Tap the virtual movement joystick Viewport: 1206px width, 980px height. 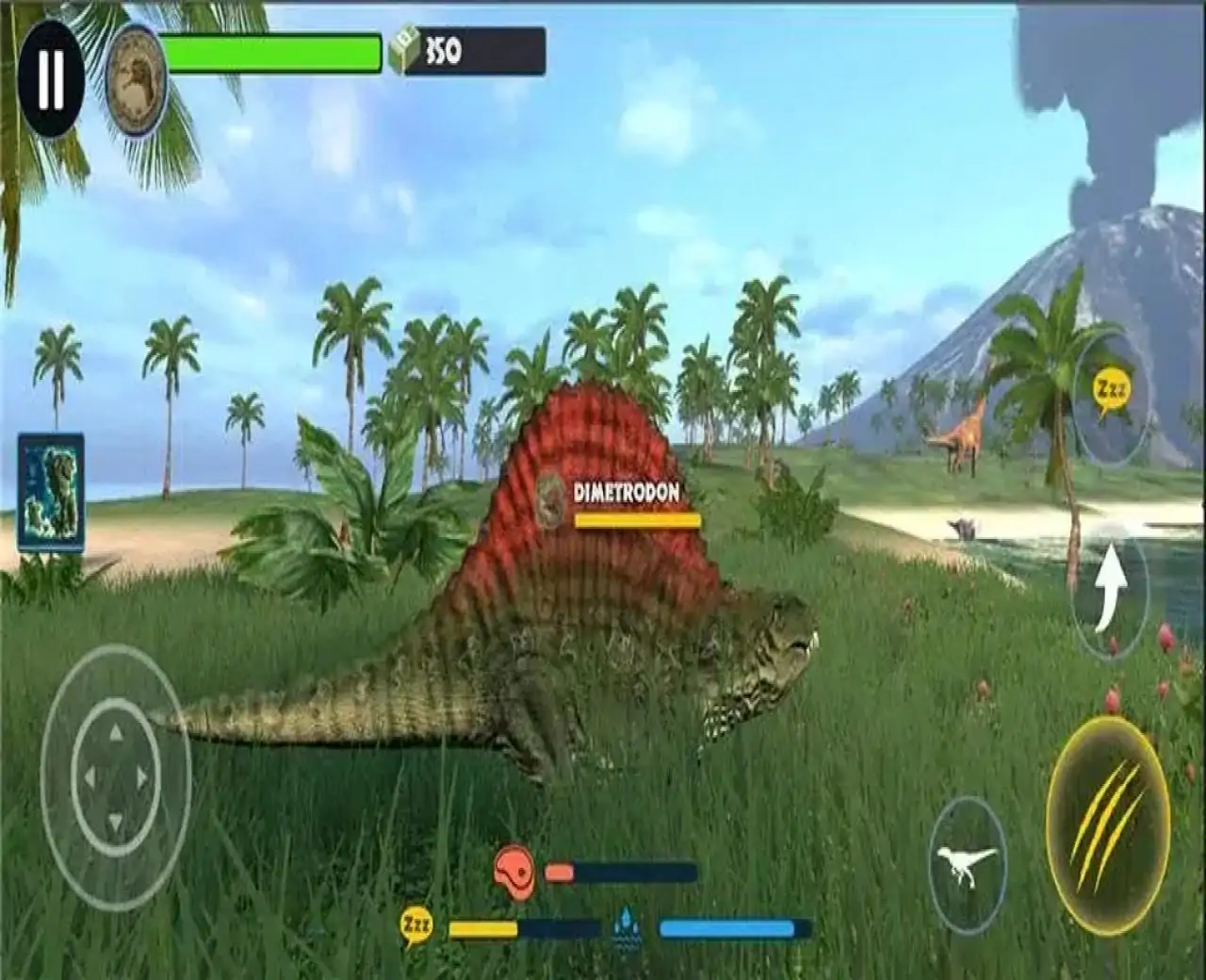pyautogui.click(x=115, y=776)
